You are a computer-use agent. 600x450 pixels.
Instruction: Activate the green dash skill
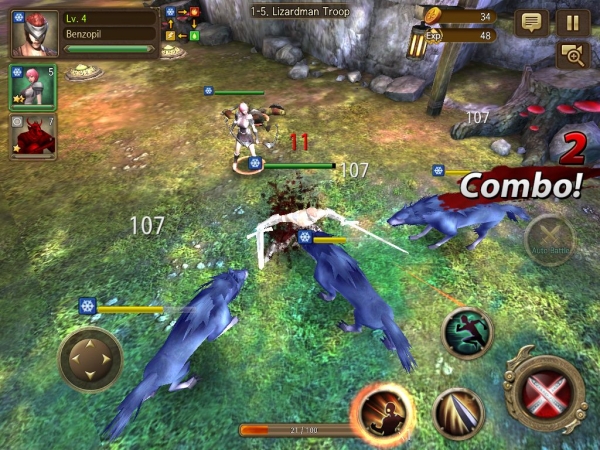tap(467, 332)
